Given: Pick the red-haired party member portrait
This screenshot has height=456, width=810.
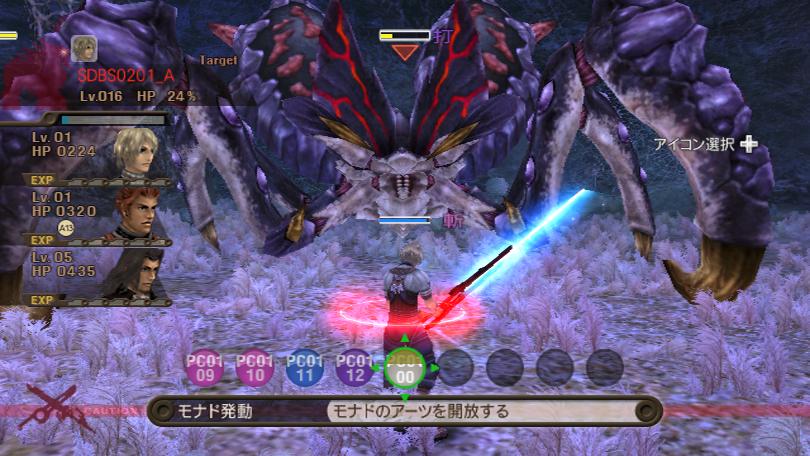Looking at the screenshot, I should click(136, 212).
